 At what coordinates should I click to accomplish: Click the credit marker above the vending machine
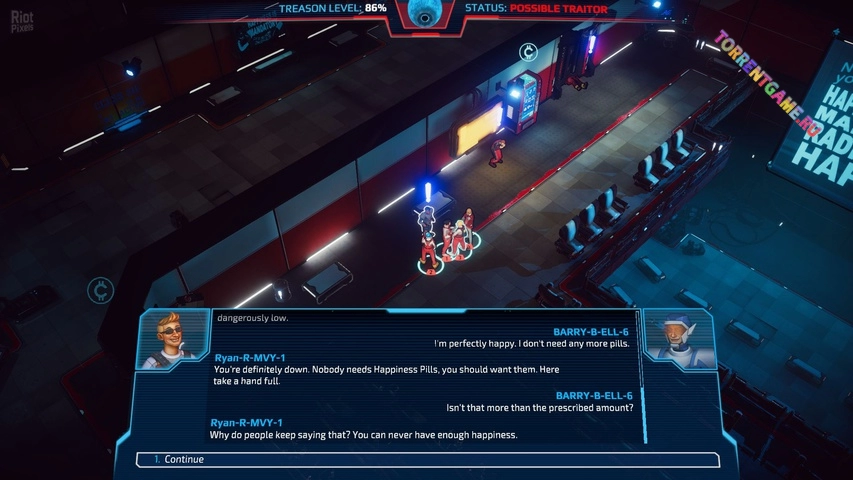pyautogui.click(x=529, y=52)
